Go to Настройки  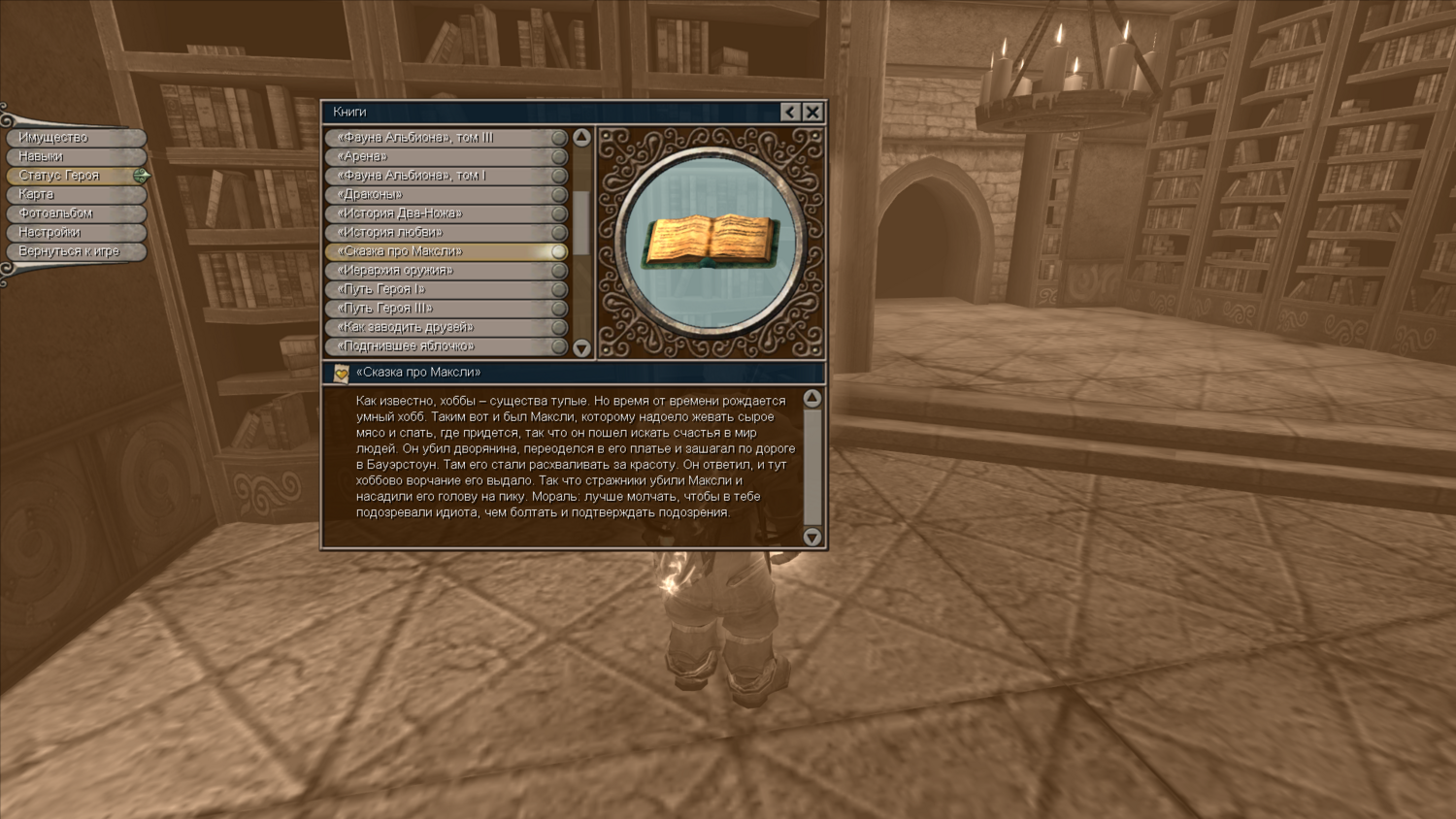coord(75,232)
